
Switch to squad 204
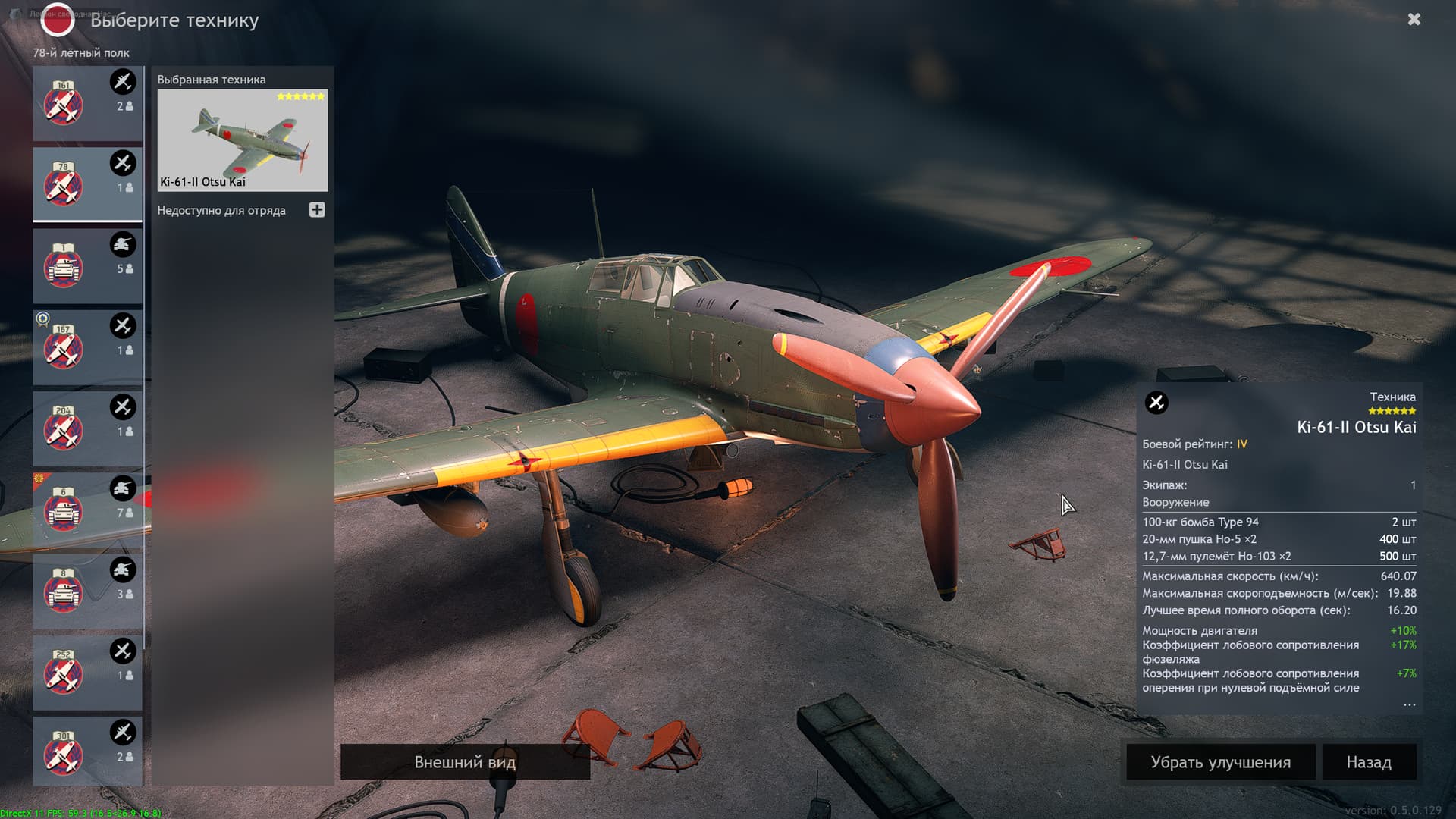pyautogui.click(x=87, y=429)
